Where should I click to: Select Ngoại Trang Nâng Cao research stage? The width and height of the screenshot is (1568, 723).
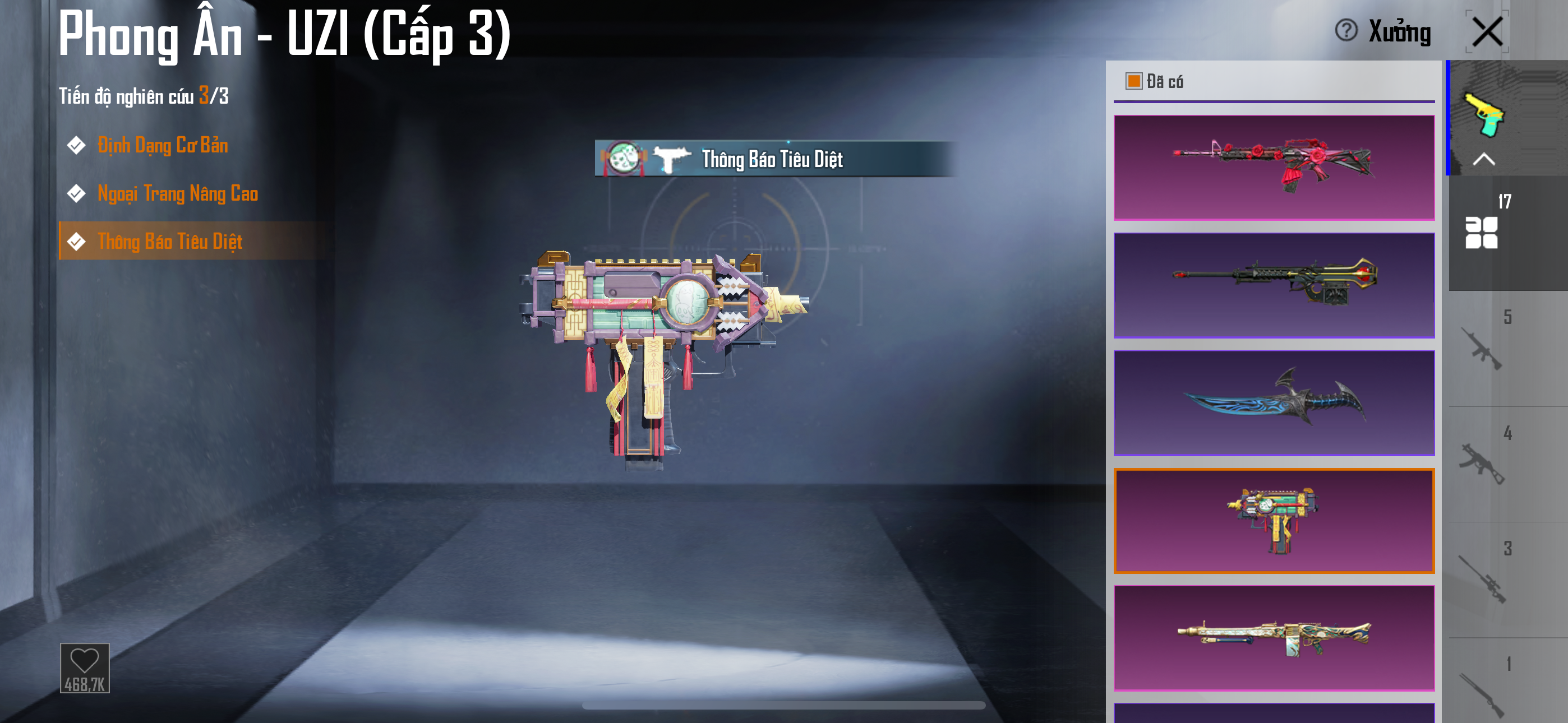click(x=177, y=193)
